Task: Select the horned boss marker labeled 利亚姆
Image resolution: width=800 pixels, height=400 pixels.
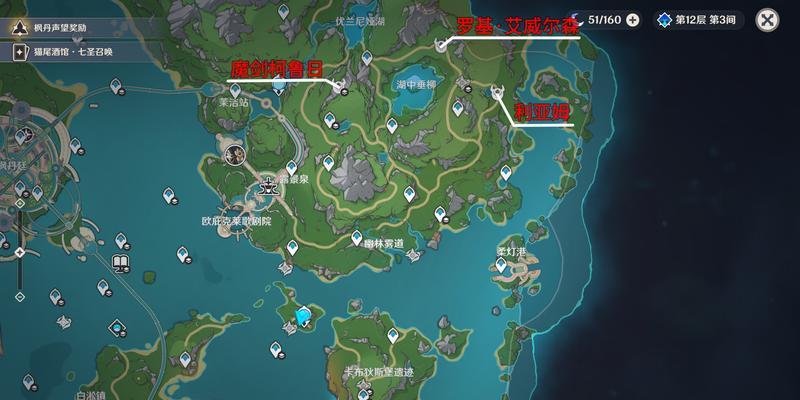Action: click(x=498, y=93)
